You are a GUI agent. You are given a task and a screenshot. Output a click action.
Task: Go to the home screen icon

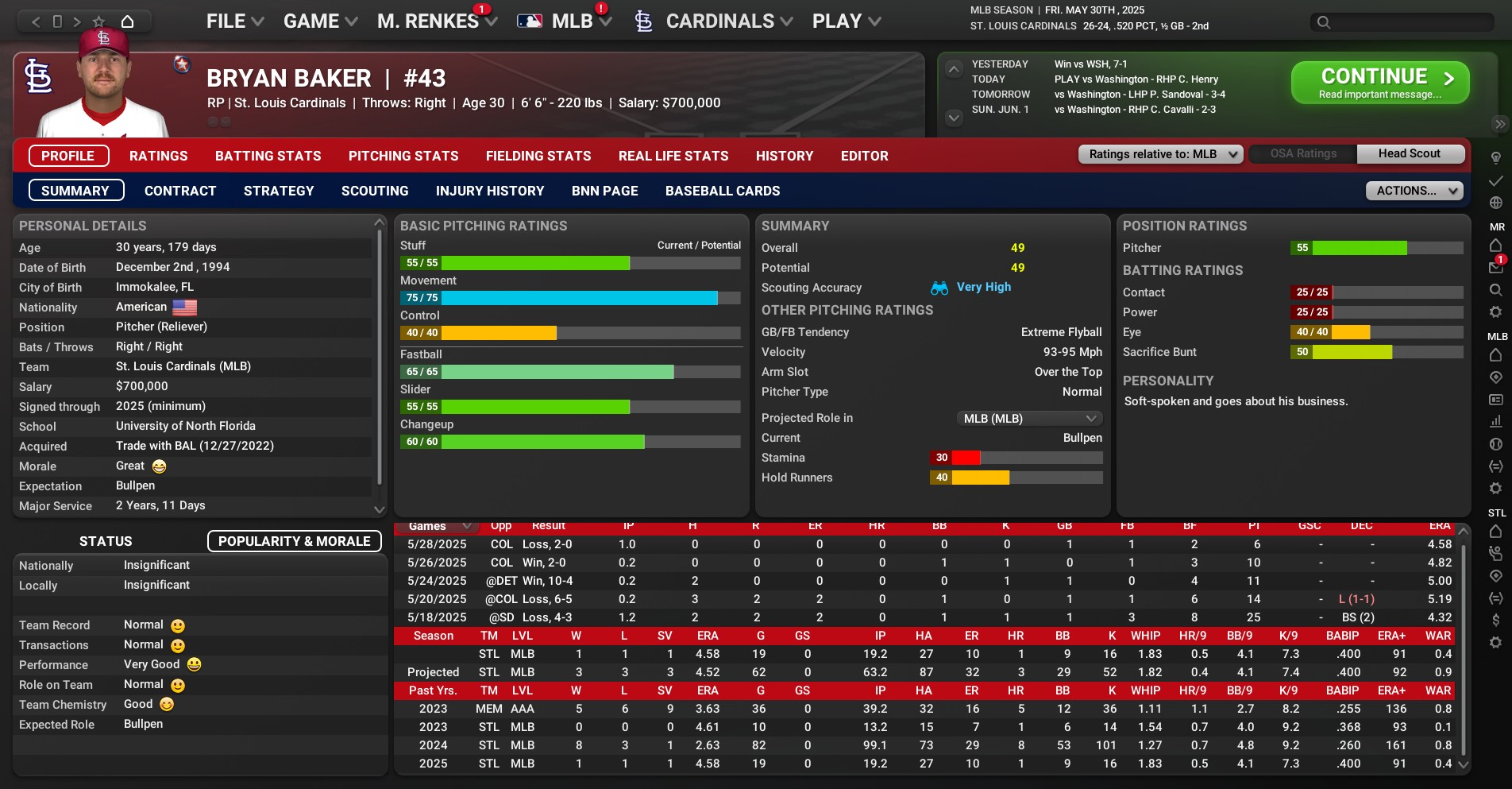tap(127, 21)
